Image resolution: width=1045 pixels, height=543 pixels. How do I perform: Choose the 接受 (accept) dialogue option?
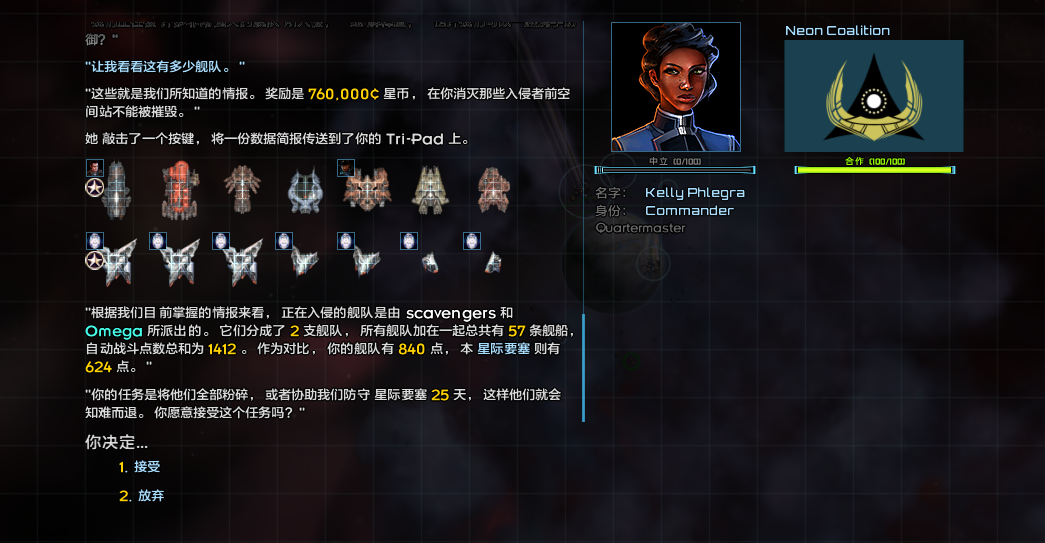146,467
